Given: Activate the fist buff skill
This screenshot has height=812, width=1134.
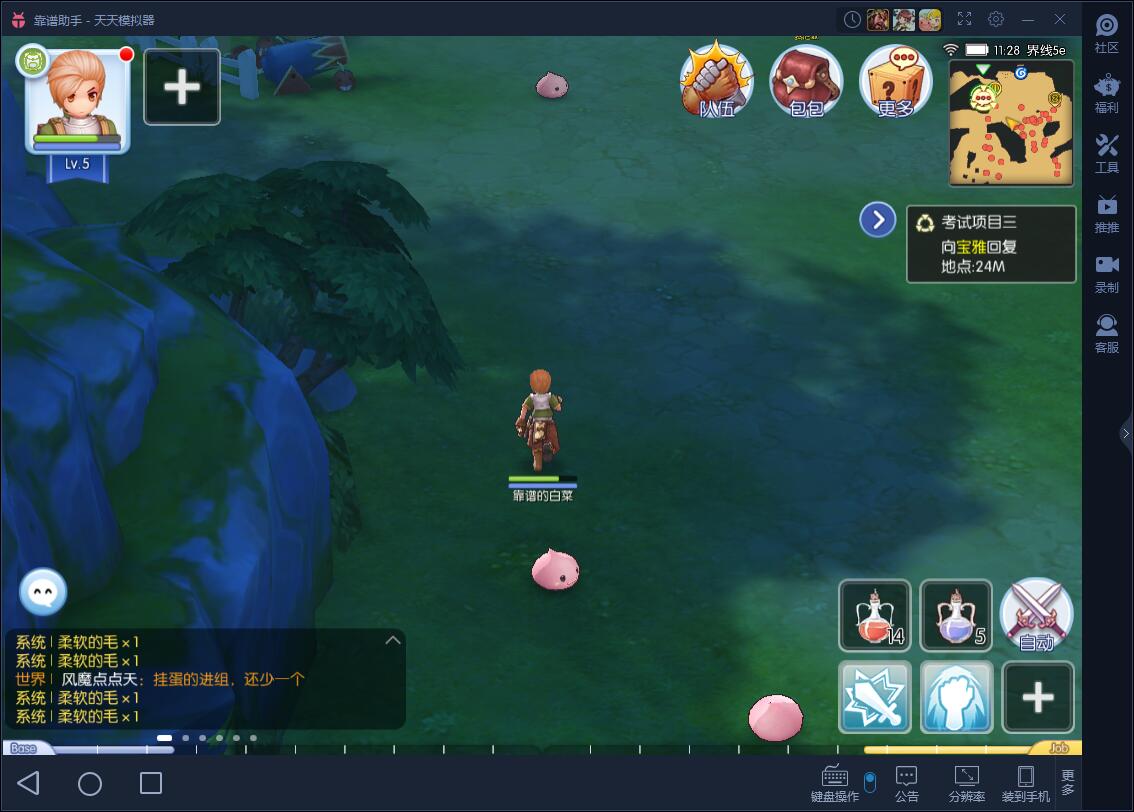Looking at the screenshot, I should 955,697.
